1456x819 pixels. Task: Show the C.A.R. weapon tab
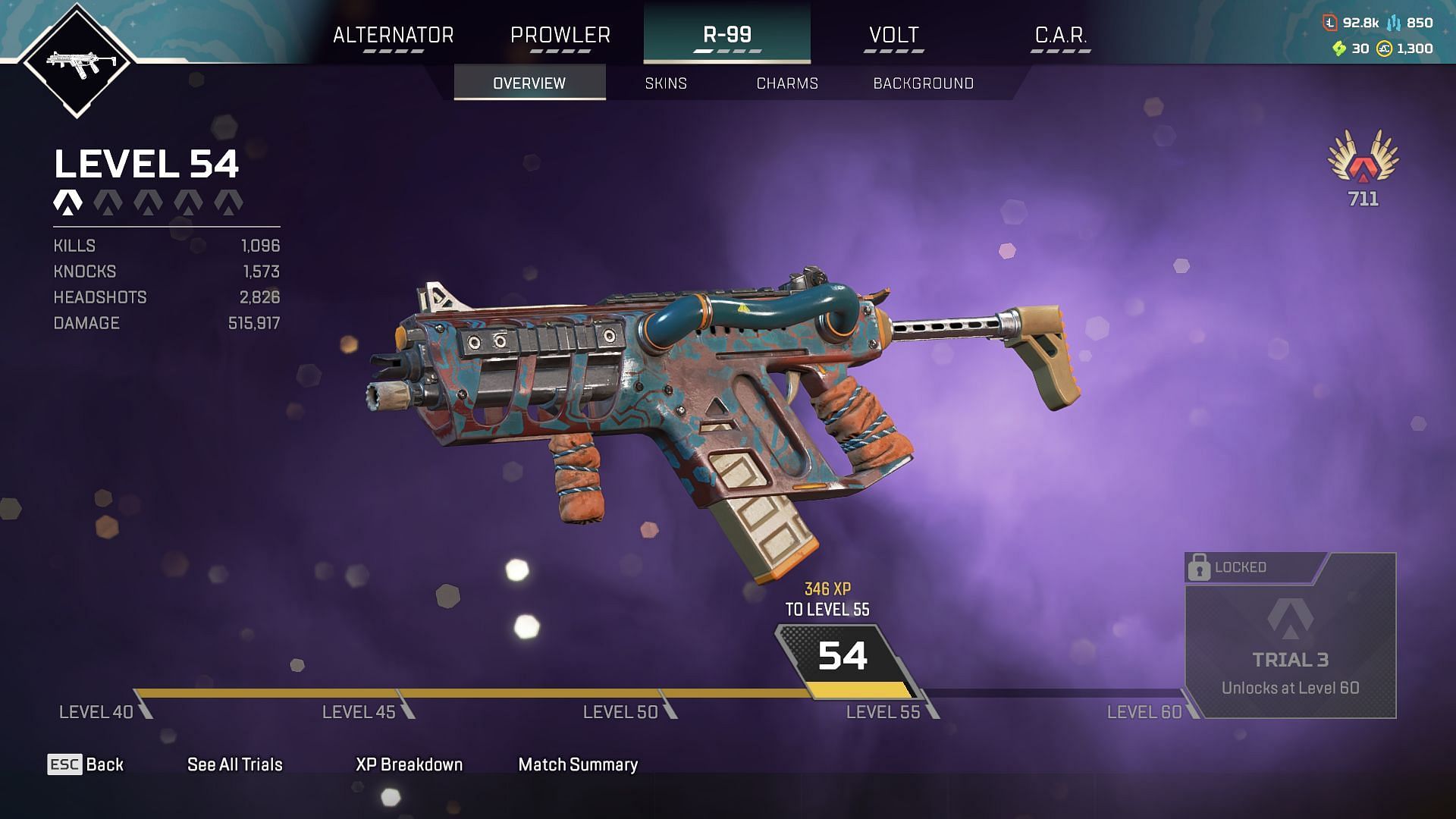1060,36
